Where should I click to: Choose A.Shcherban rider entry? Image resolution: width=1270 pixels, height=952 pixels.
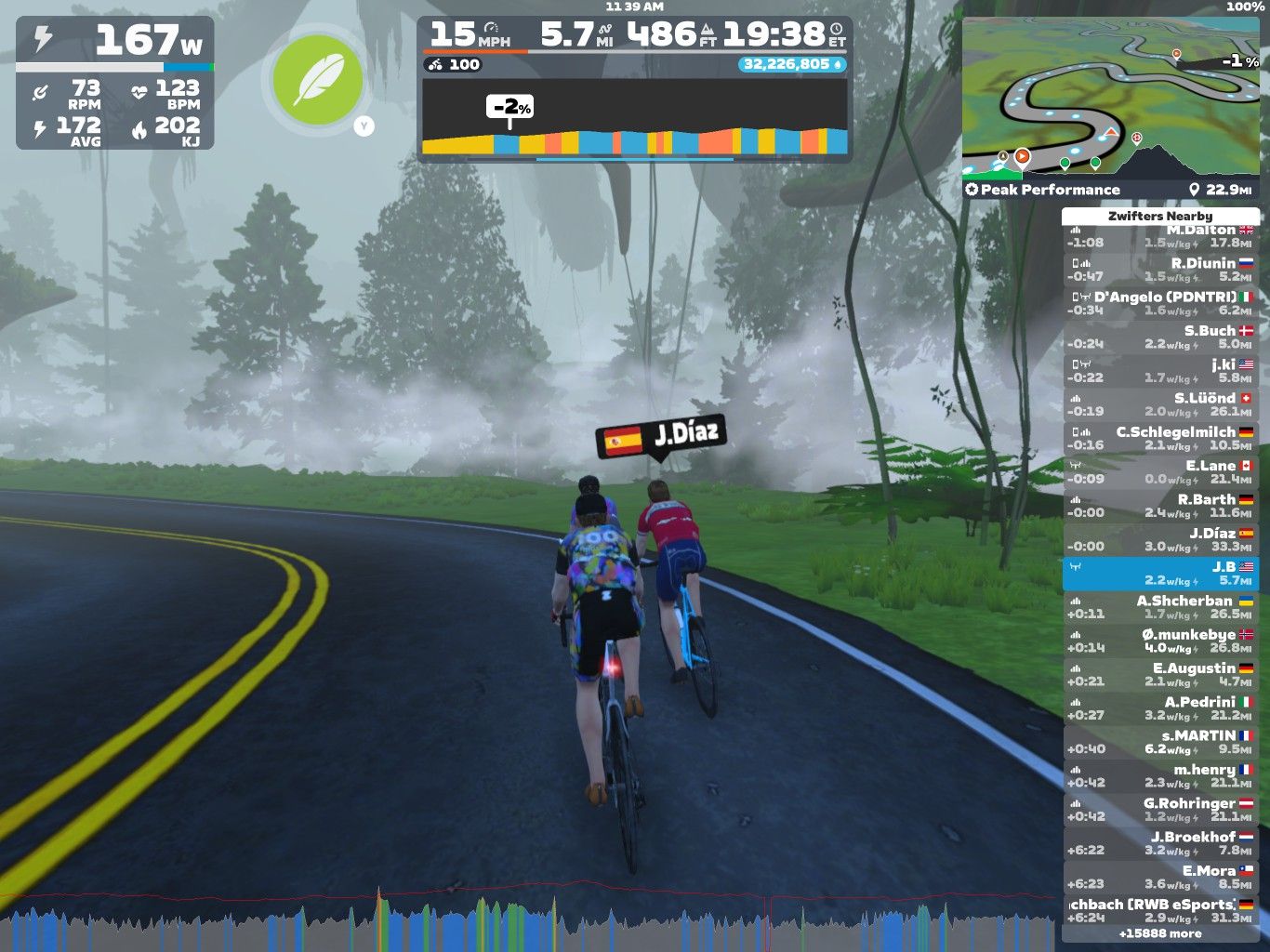pyautogui.click(x=1160, y=607)
